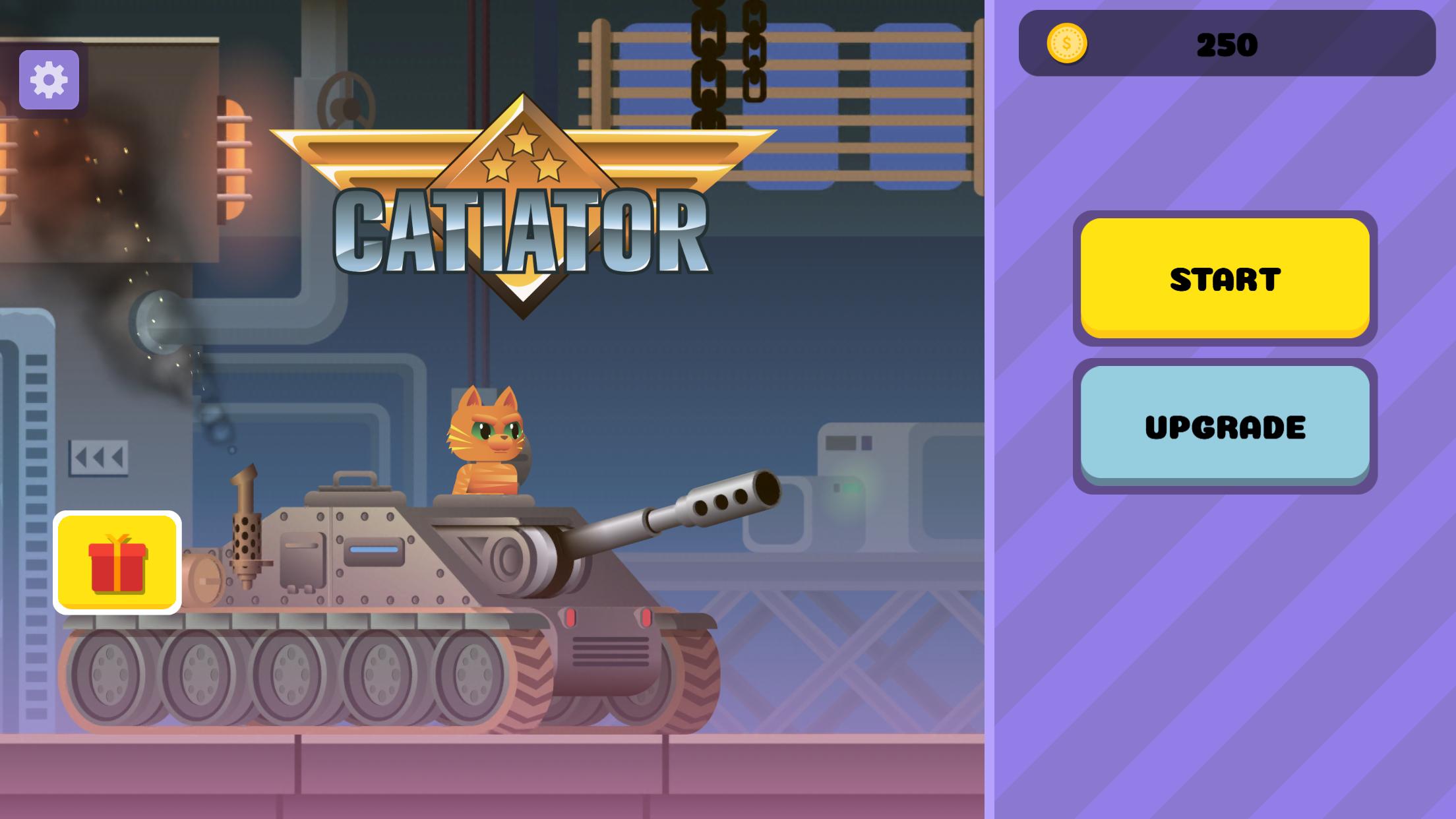Click the red gift box icon

[119, 568]
